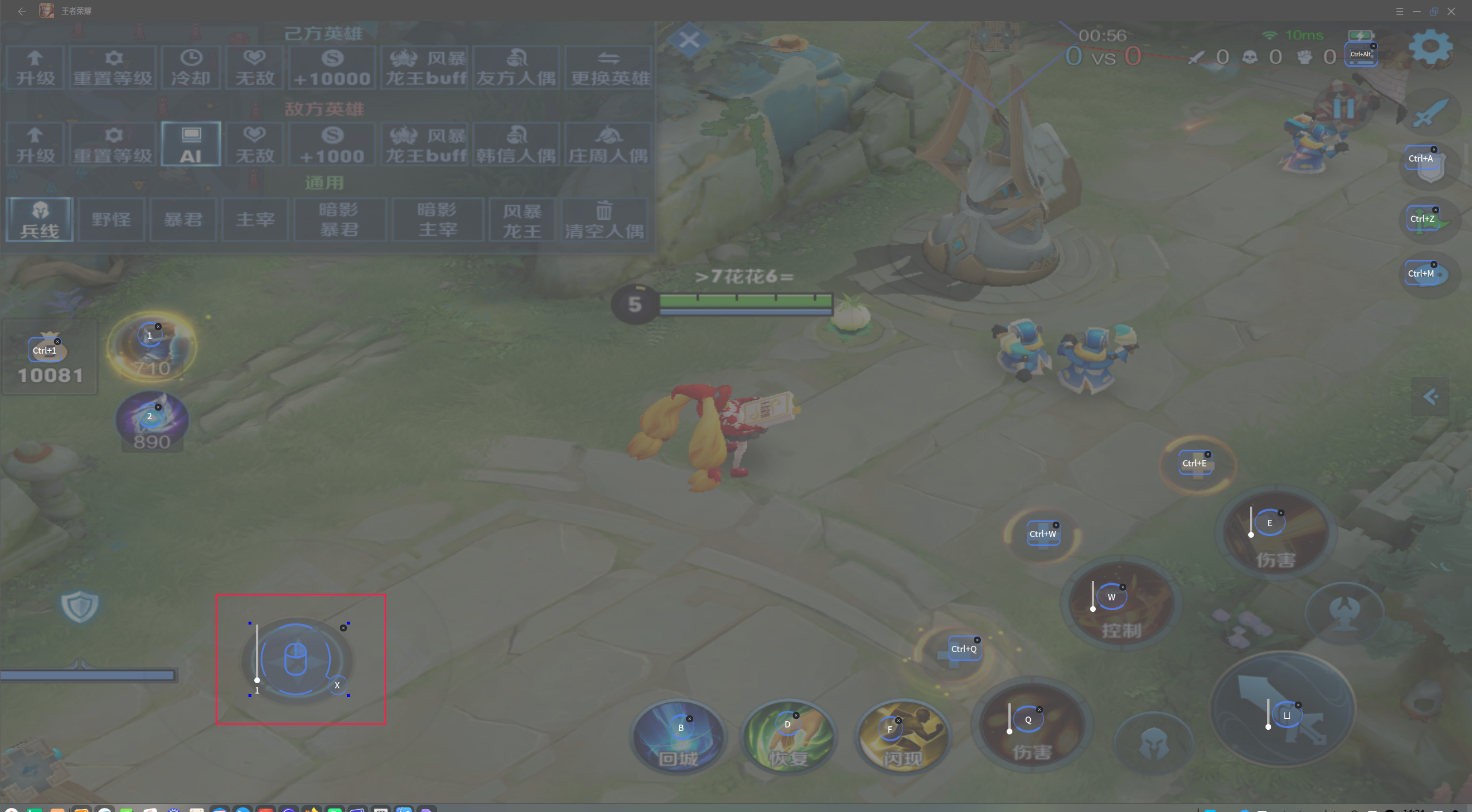The image size is (1472, 812).
Task: Click the 升级 button under 己方英雄
Action: point(35,67)
